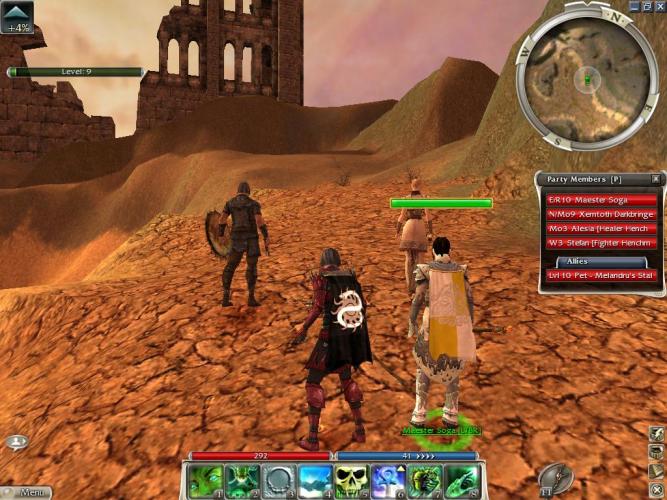Activate the stone ring skill in slot 3
The width and height of the screenshot is (667, 500).
click(x=277, y=481)
